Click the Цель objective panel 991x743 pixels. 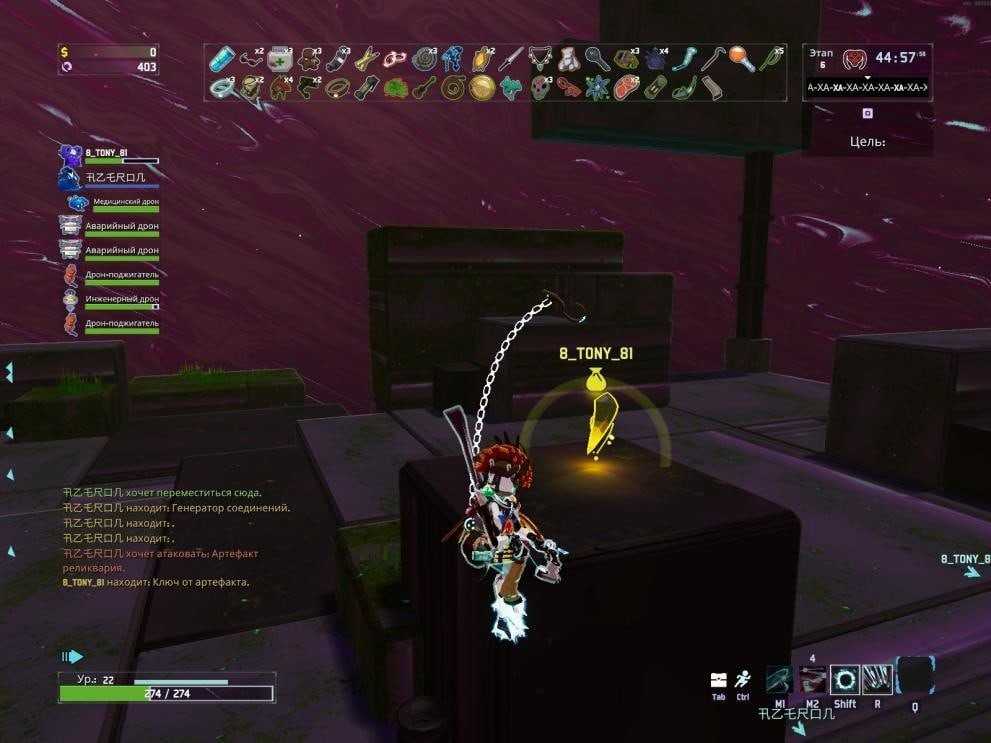pyautogui.click(x=867, y=141)
